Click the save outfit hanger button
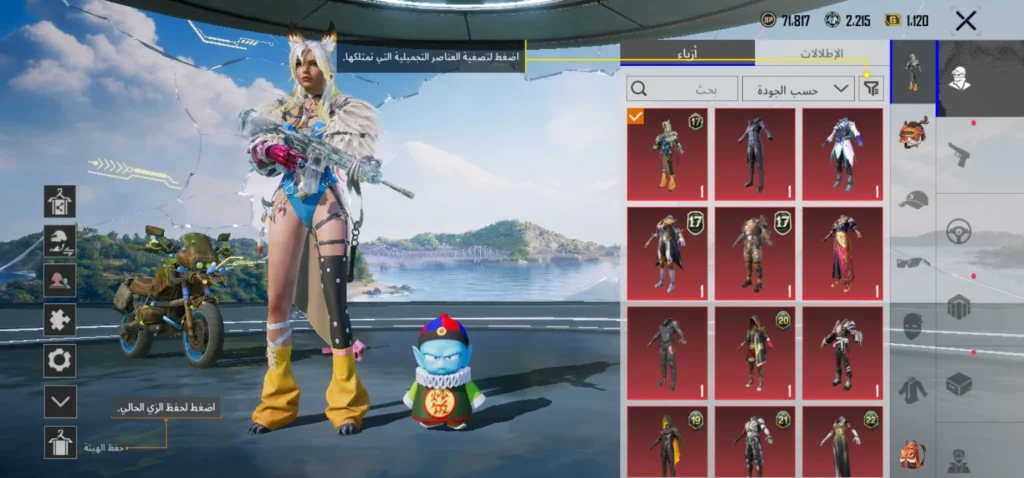This screenshot has width=1024, height=478. tap(60, 441)
